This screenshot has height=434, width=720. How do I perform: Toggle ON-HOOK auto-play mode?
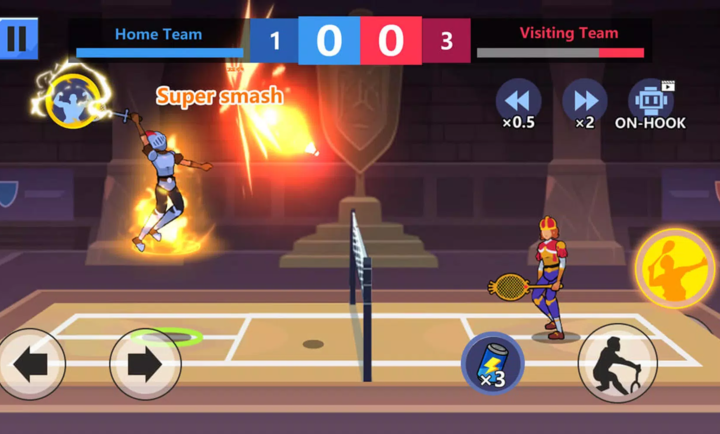(x=650, y=101)
